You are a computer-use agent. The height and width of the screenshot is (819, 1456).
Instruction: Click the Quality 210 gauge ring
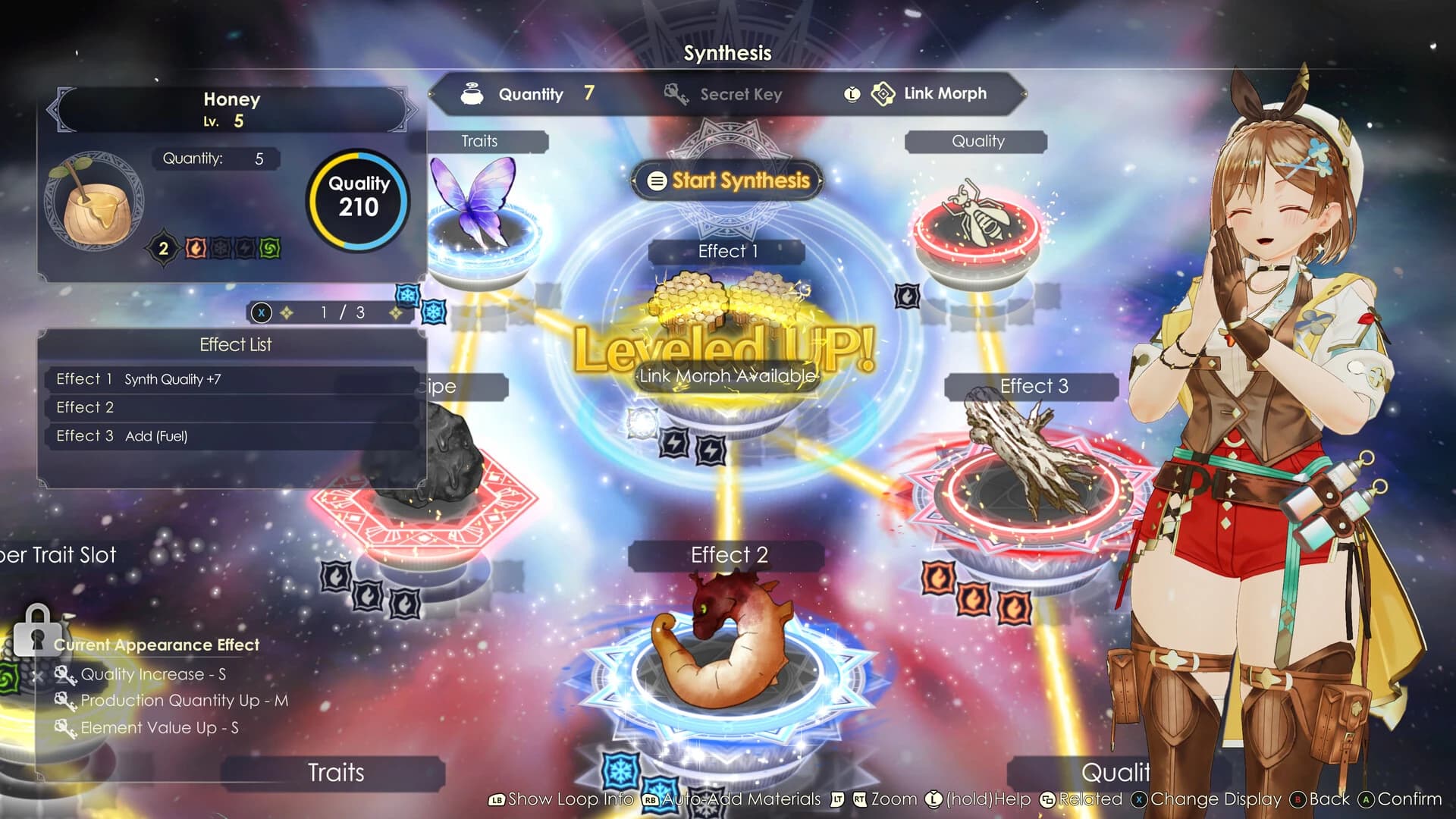356,199
